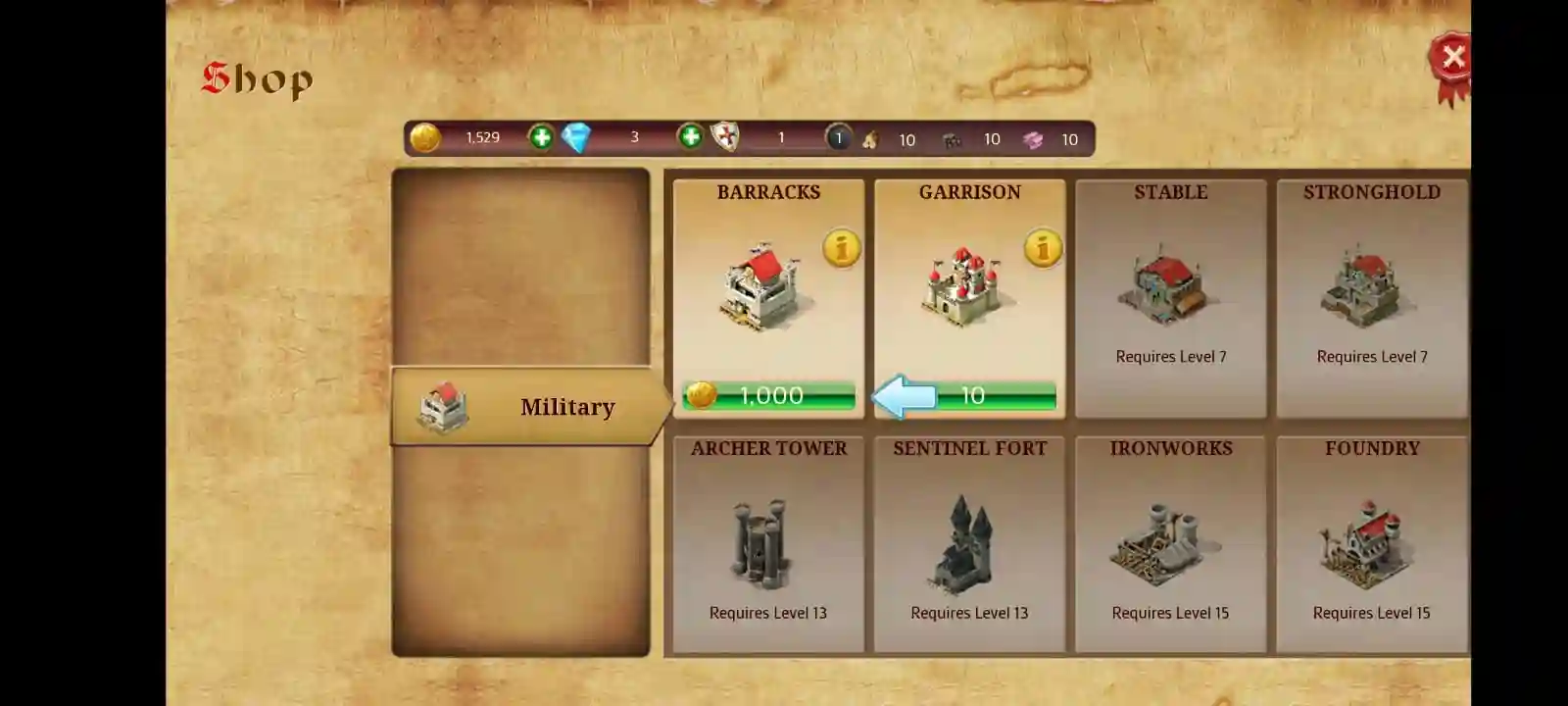Image resolution: width=1568 pixels, height=706 pixels.
Task: Open the Garrison info bubble
Action: point(1041,248)
